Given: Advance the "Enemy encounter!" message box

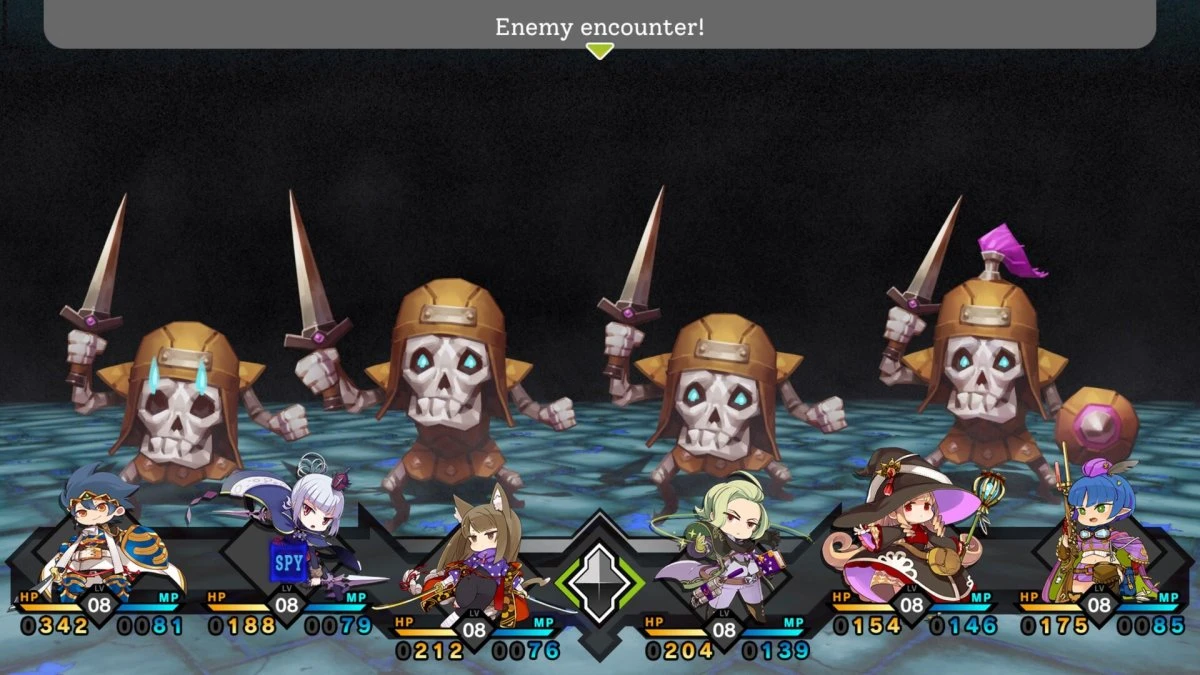Looking at the screenshot, I should pos(599,25).
